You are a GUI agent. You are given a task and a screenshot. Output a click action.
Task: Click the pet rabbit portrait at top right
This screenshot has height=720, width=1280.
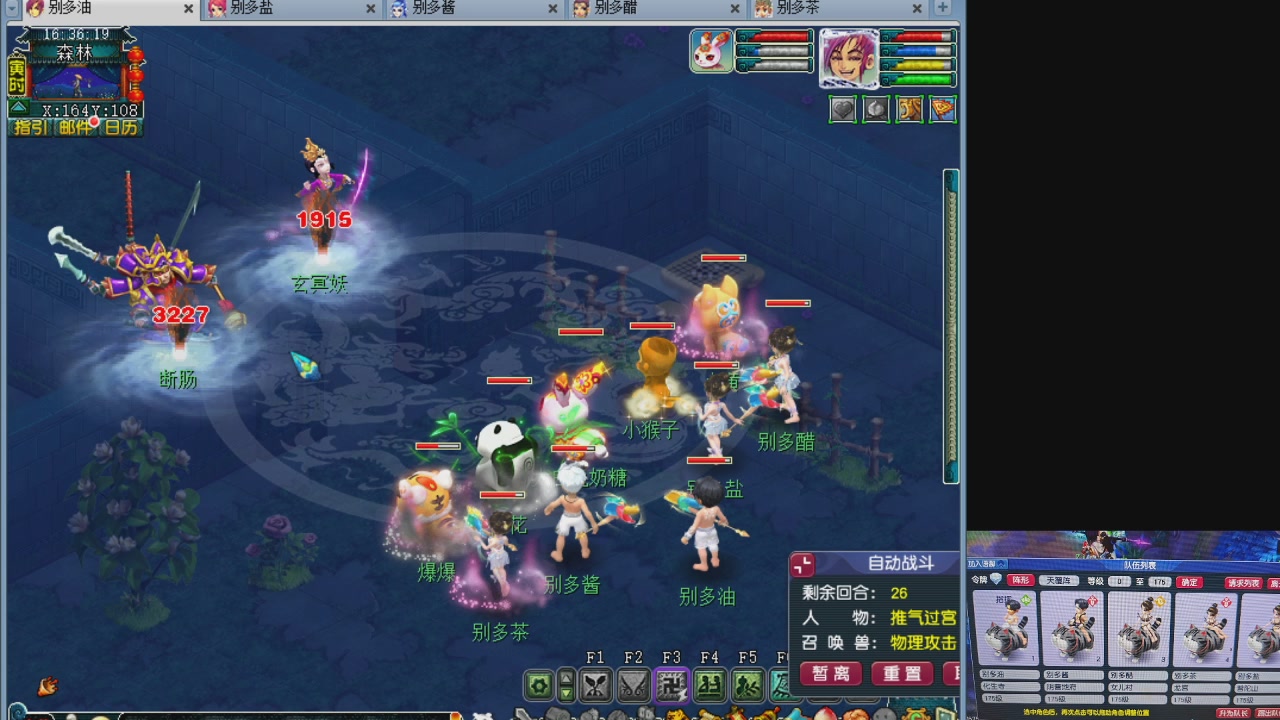[x=710, y=50]
